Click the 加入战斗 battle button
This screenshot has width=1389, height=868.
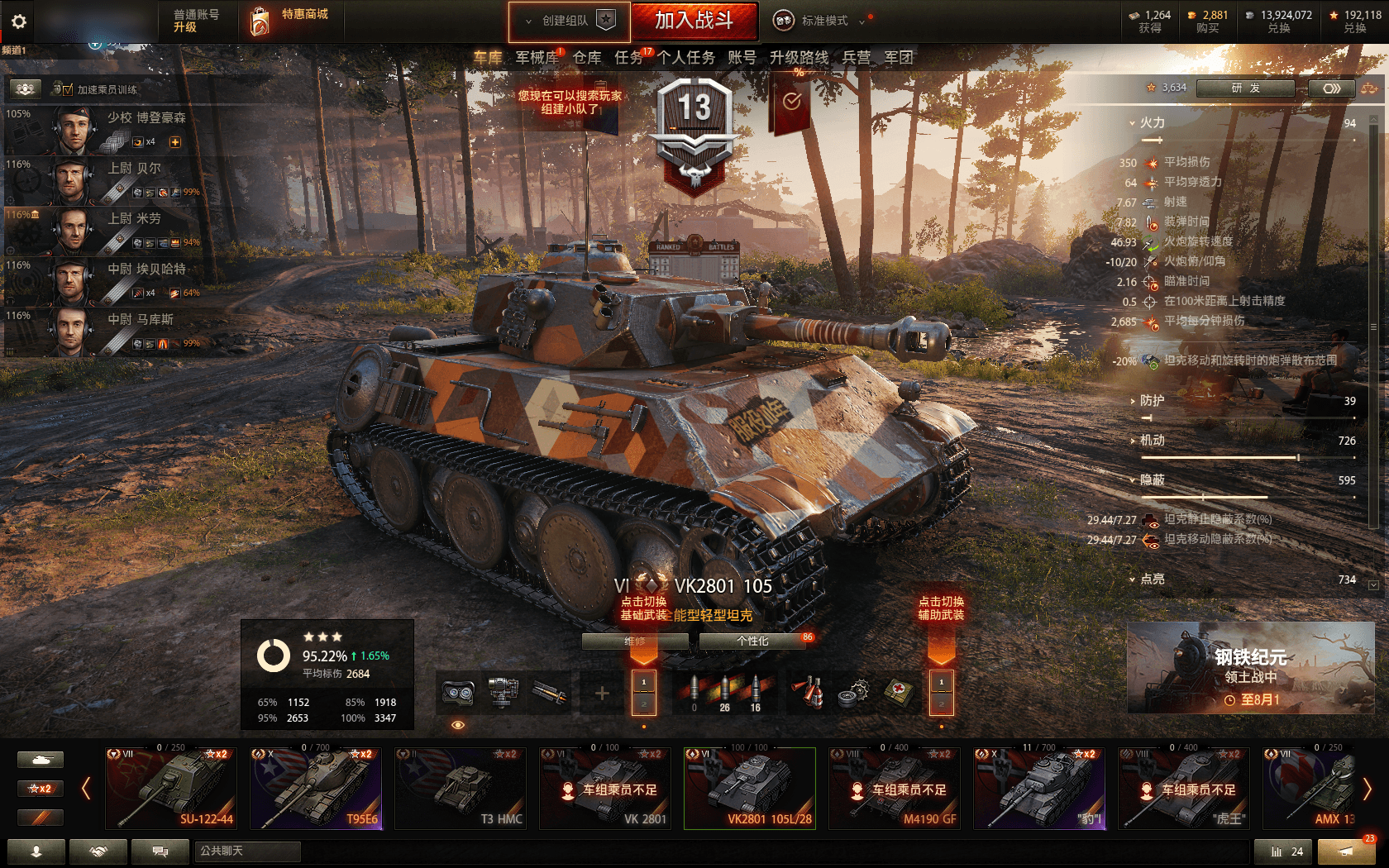[x=694, y=21]
